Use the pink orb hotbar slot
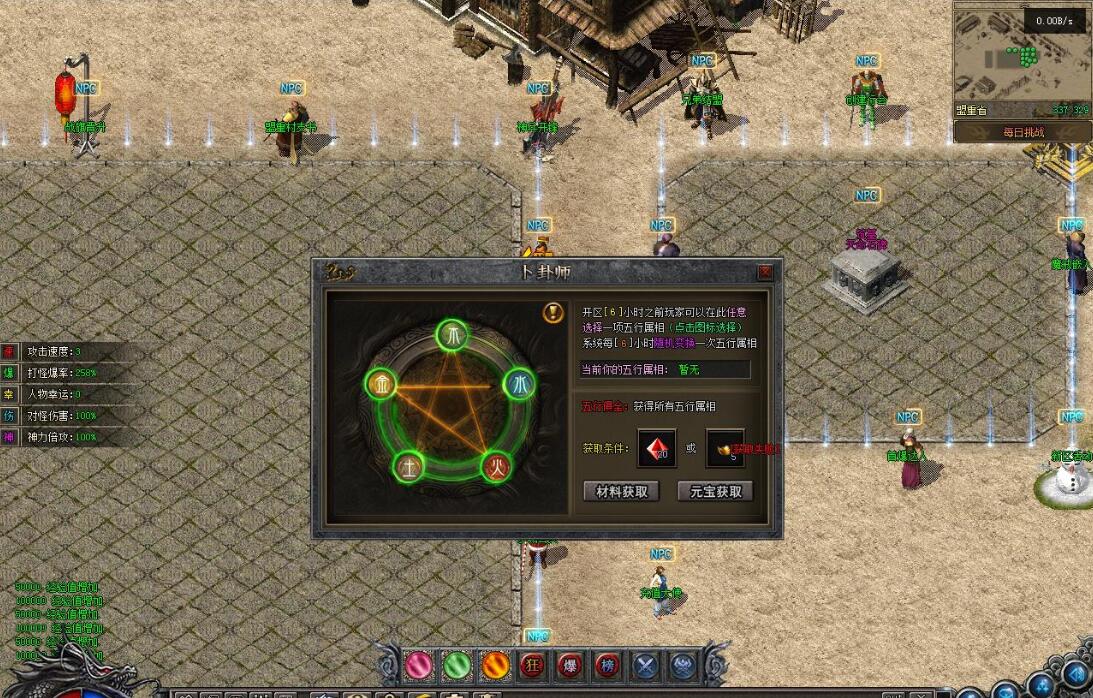 pyautogui.click(x=418, y=664)
